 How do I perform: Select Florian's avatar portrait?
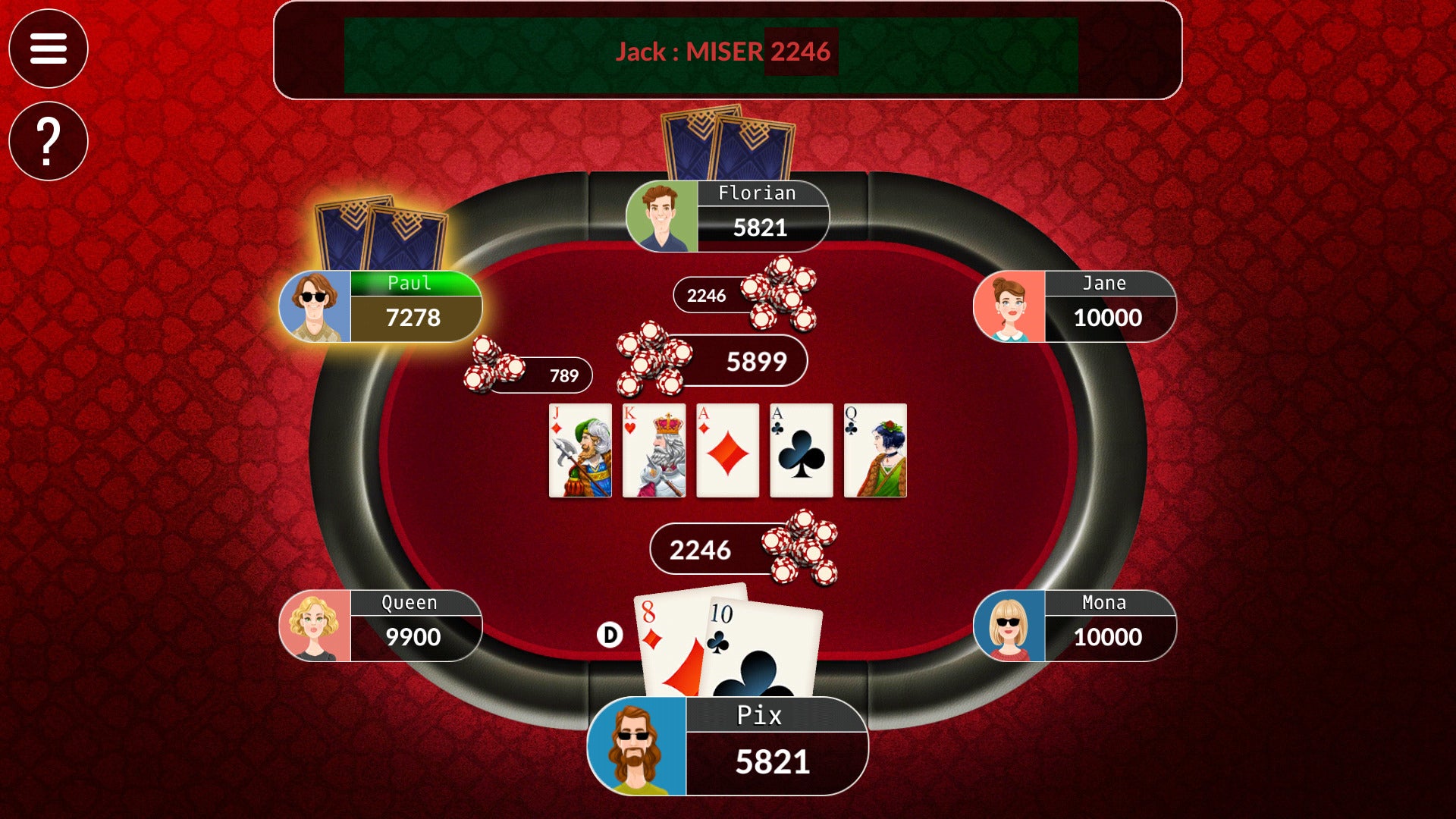(x=663, y=218)
